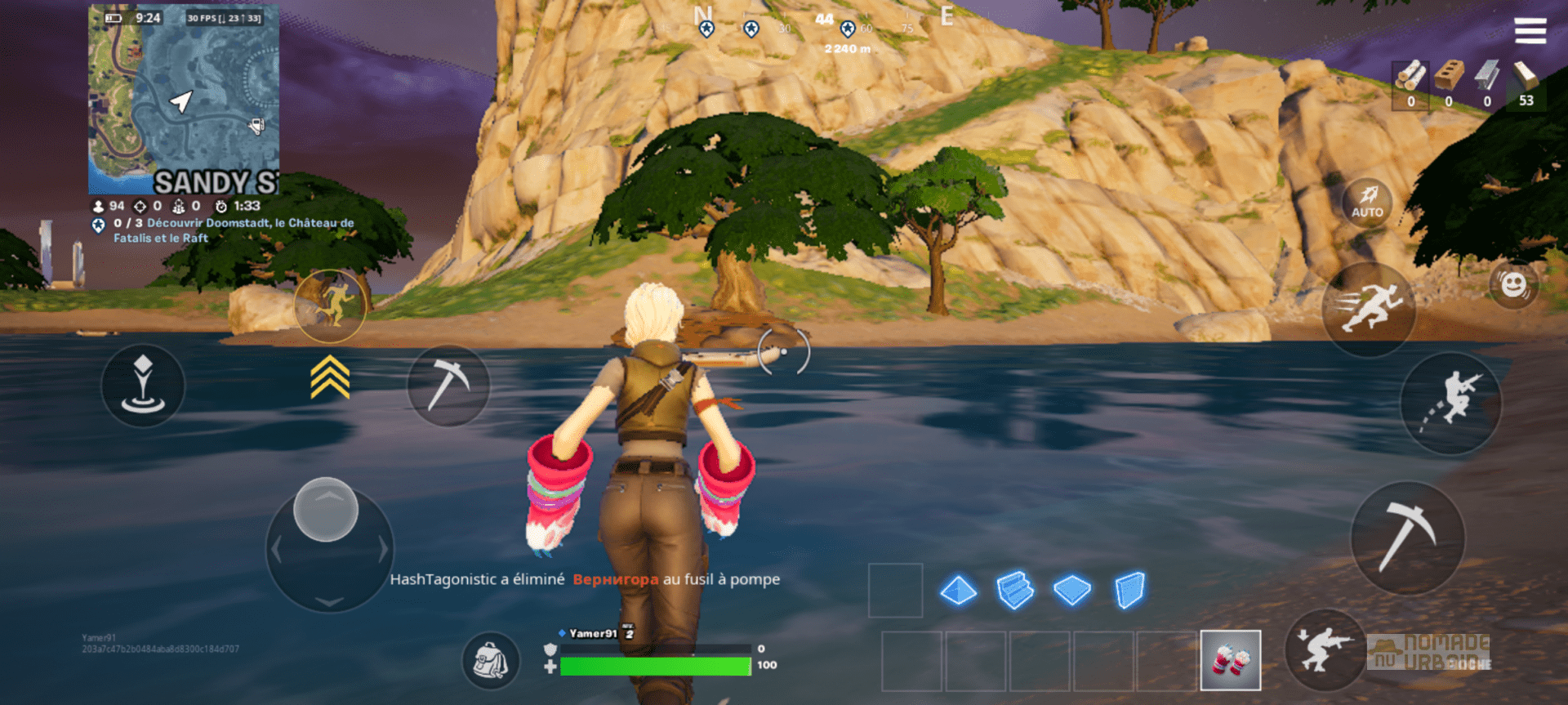The height and width of the screenshot is (705, 1568).
Task: Activate the sprint button
Action: [x=1369, y=309]
